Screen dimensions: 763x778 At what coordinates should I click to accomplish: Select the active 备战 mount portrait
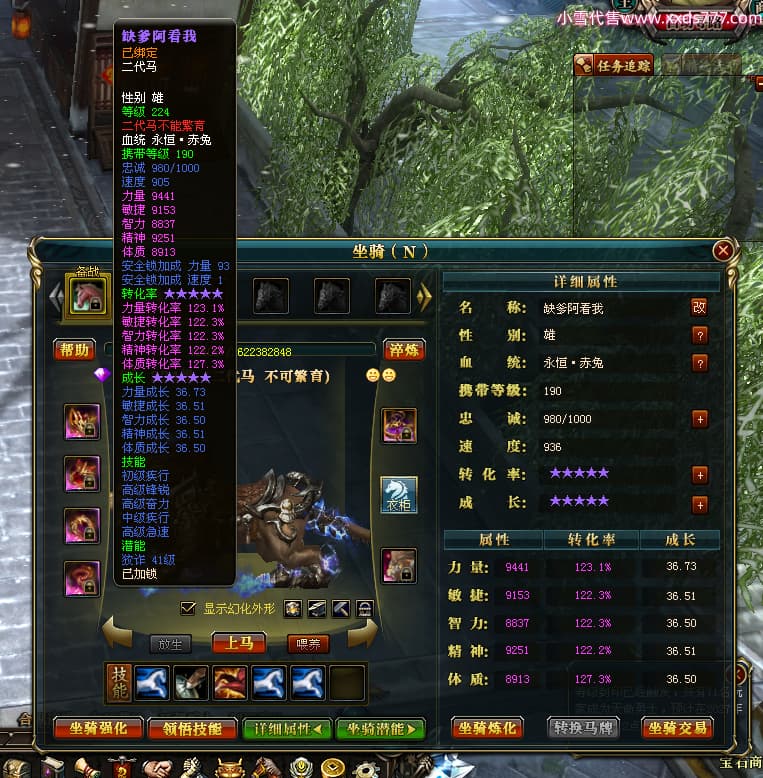[x=87, y=295]
